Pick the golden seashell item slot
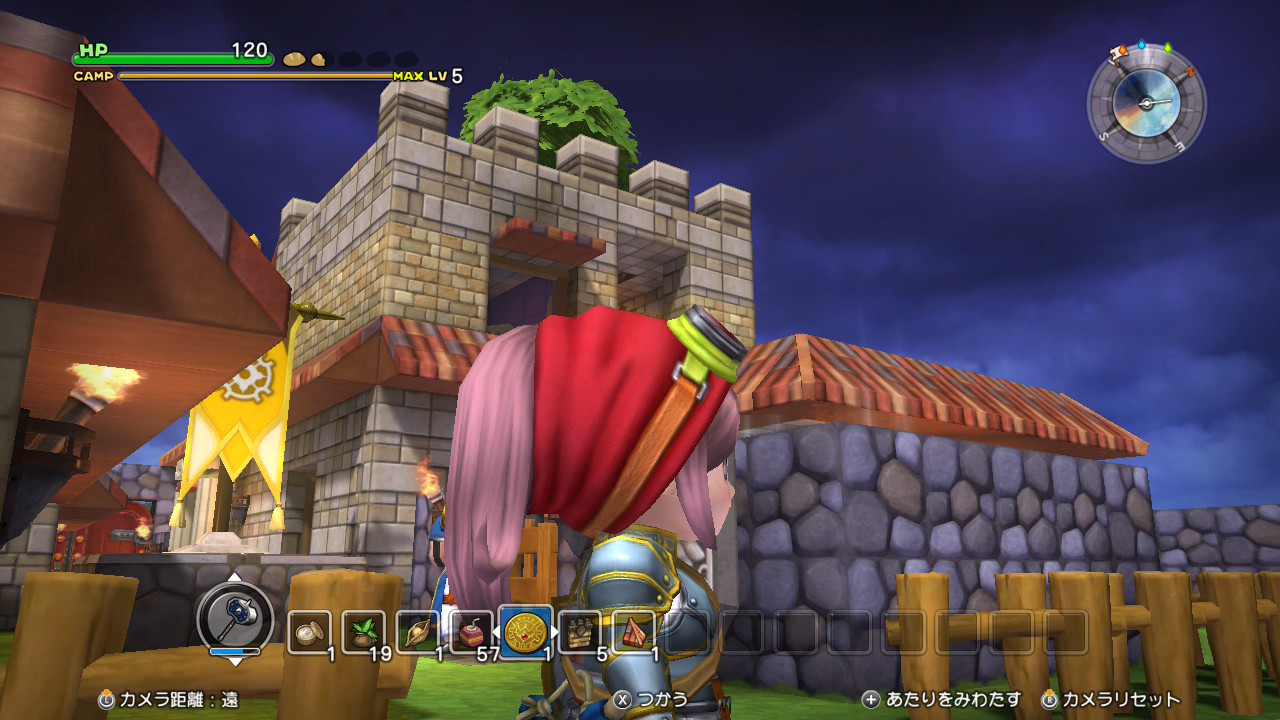Image resolution: width=1280 pixels, height=720 pixels. [x=417, y=632]
